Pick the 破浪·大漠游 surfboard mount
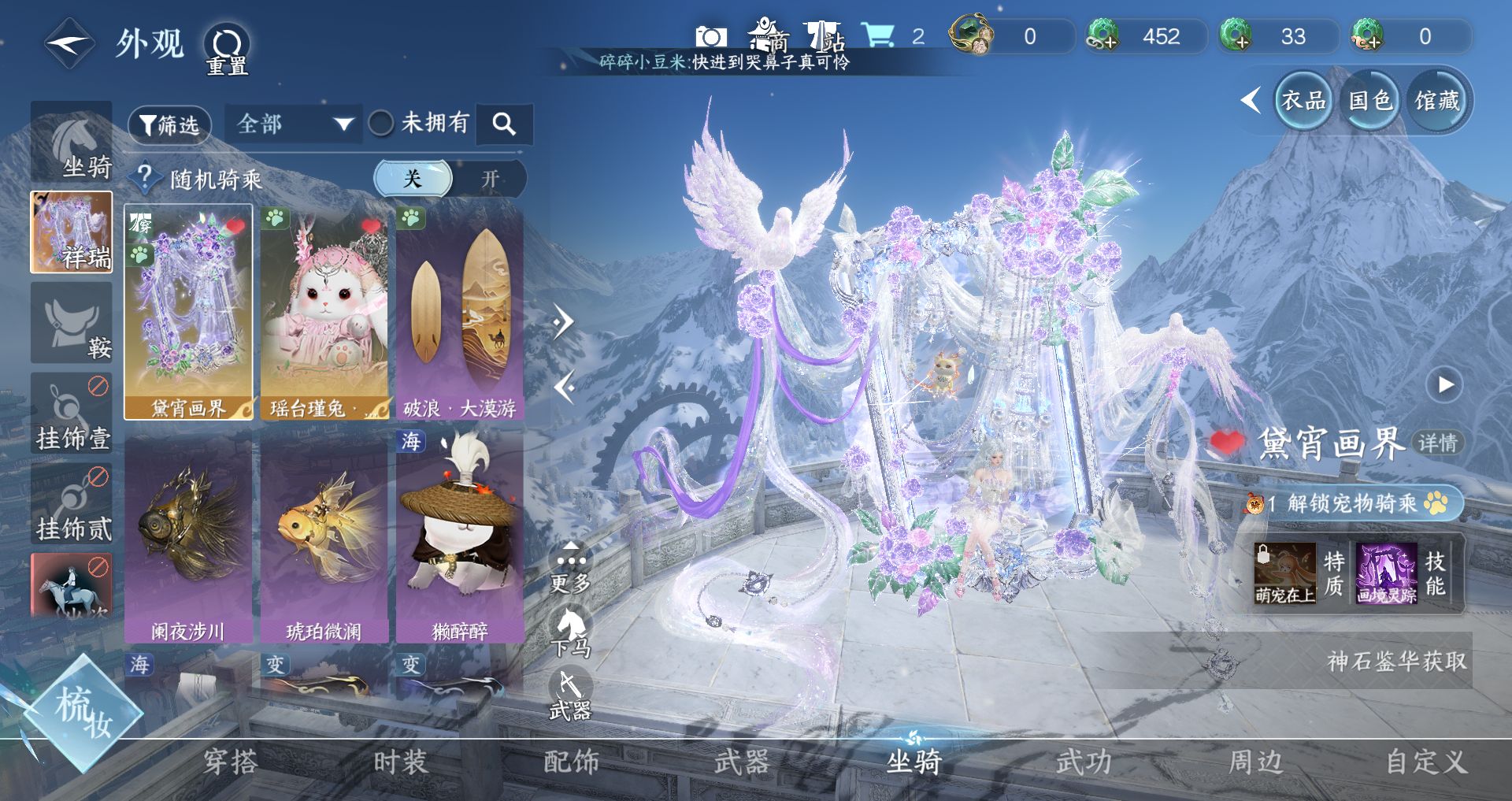The width and height of the screenshot is (1512, 801). click(460, 312)
